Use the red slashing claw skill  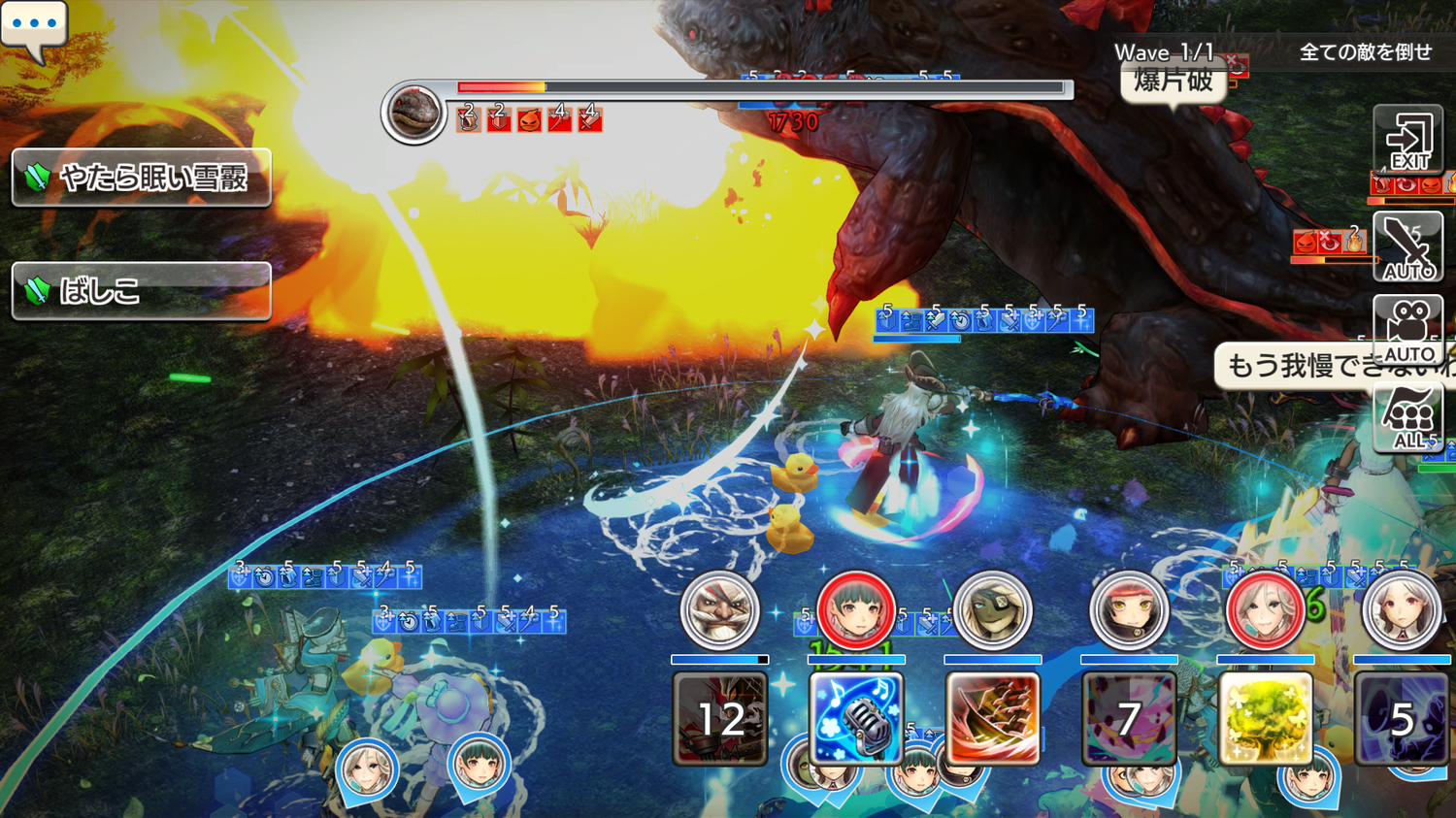click(x=992, y=719)
